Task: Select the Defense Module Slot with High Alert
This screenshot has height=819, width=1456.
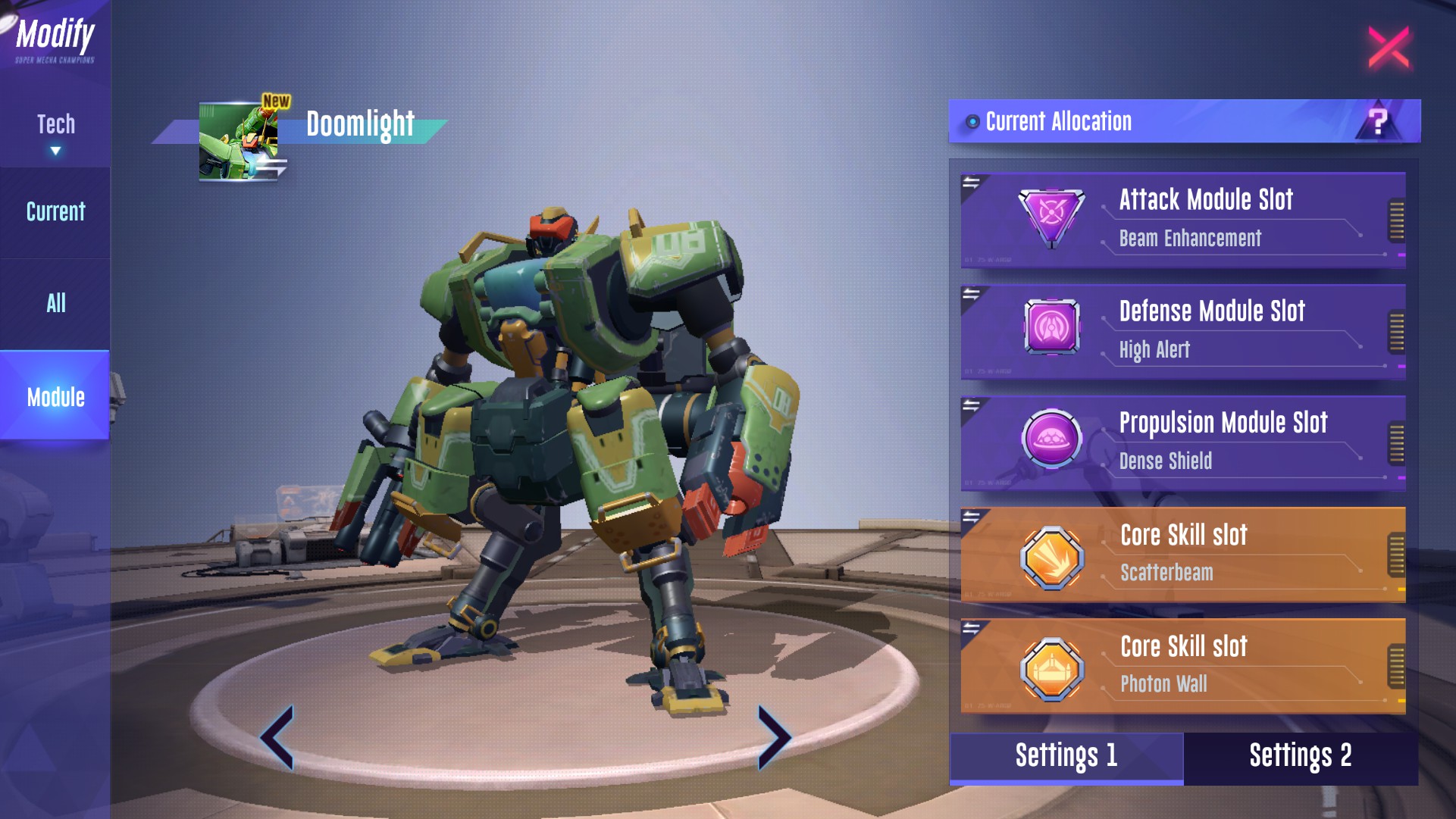Action: coord(1182,331)
